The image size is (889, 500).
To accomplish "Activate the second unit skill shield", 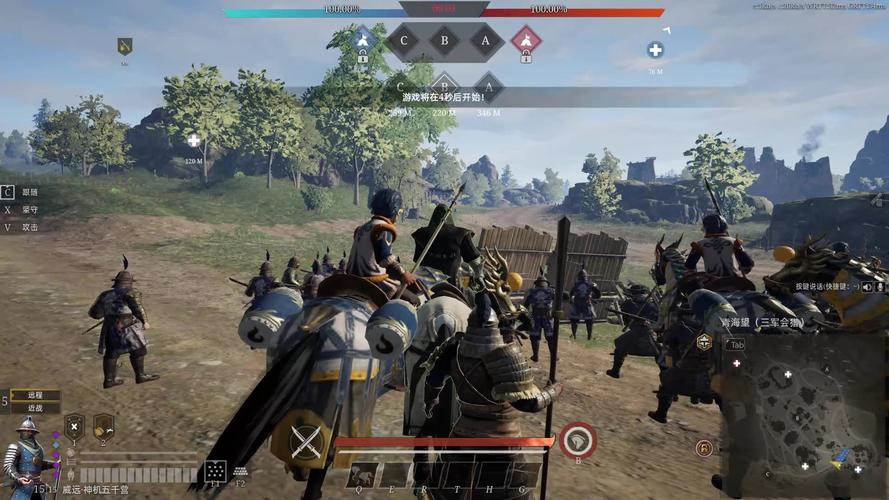I will (103, 427).
